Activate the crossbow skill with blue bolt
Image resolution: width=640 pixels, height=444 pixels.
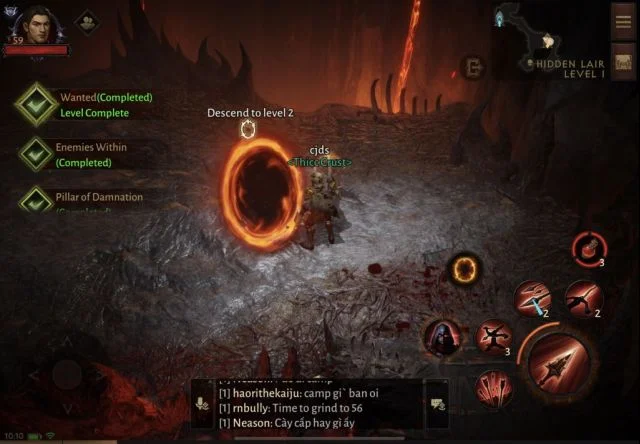(x=531, y=298)
